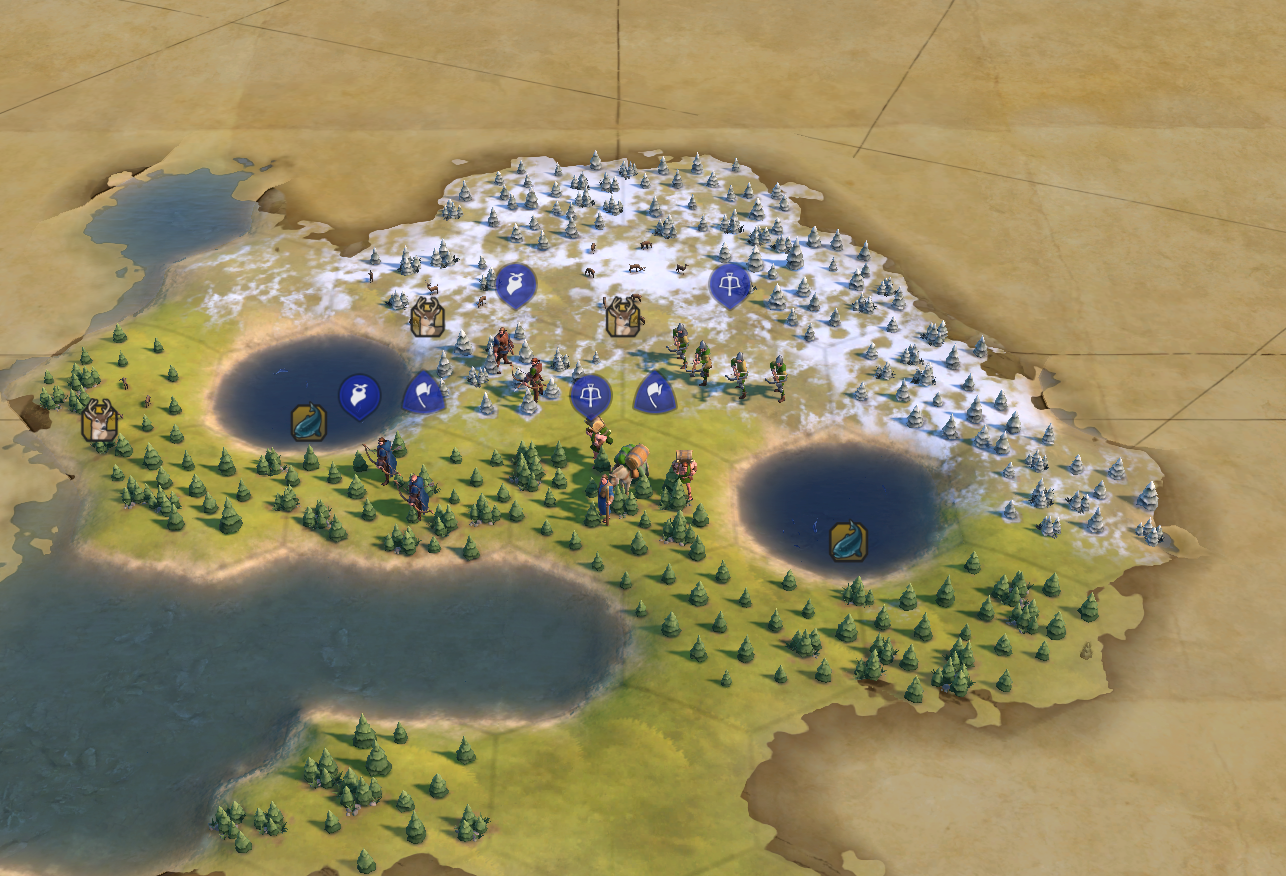1286x876 pixels.
Task: Select the white-flag unit marker beside the crossbowmen squad
Action: [x=654, y=392]
